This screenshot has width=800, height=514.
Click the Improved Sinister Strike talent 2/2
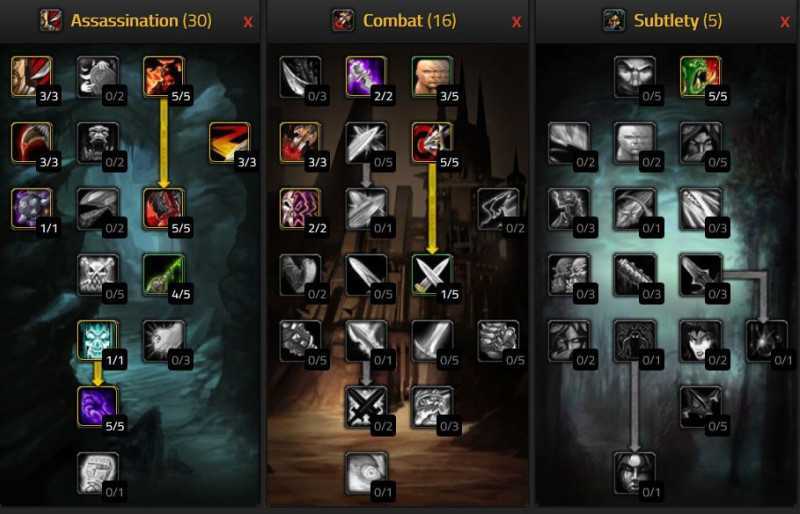coord(365,75)
